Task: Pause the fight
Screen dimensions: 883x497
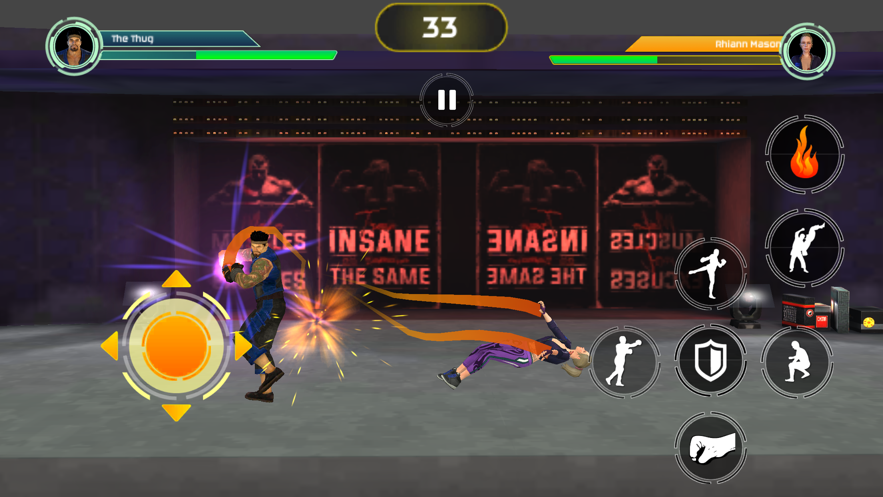Action: (x=446, y=100)
